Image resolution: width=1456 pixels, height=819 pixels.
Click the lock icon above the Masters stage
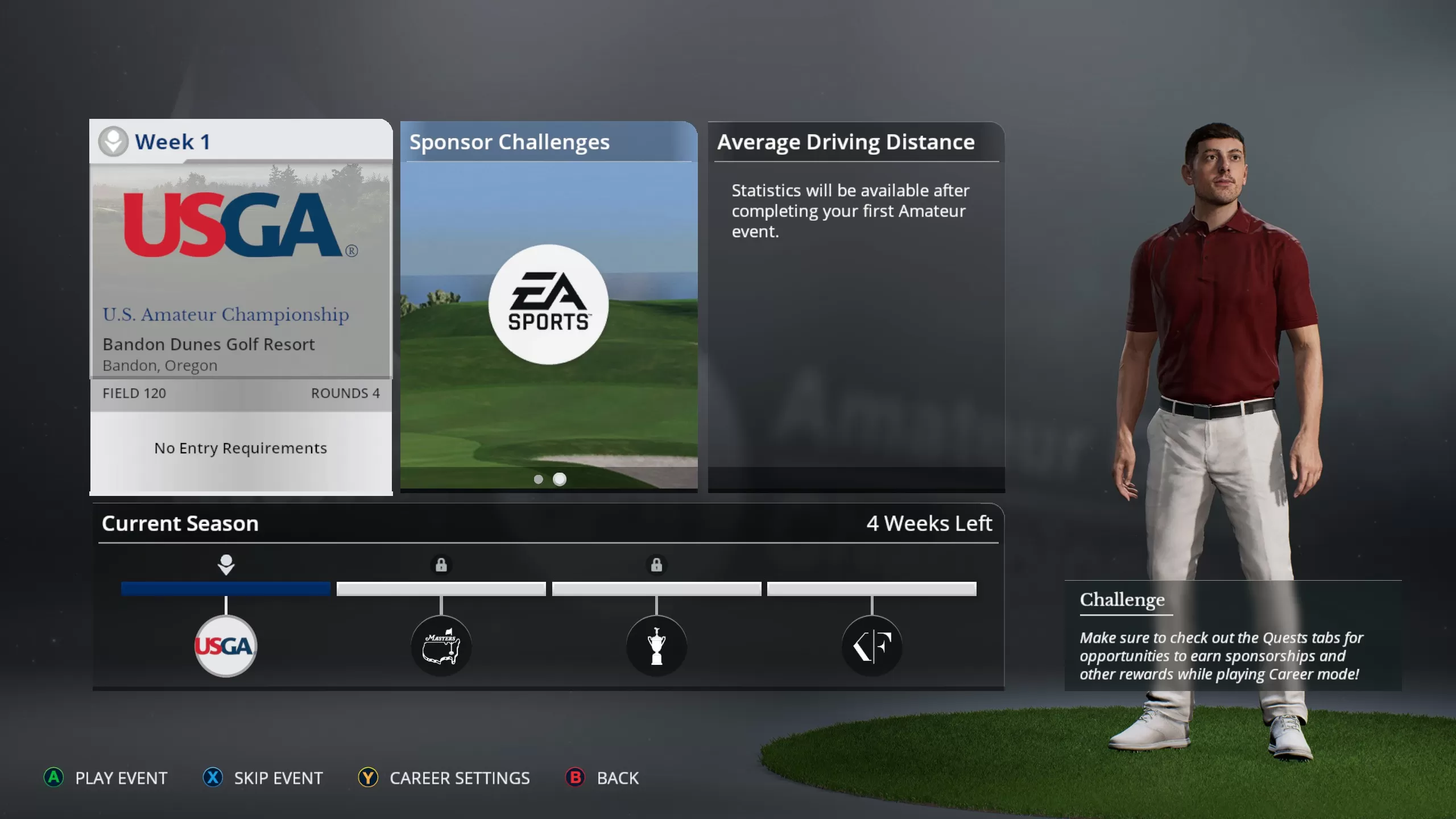click(x=442, y=565)
